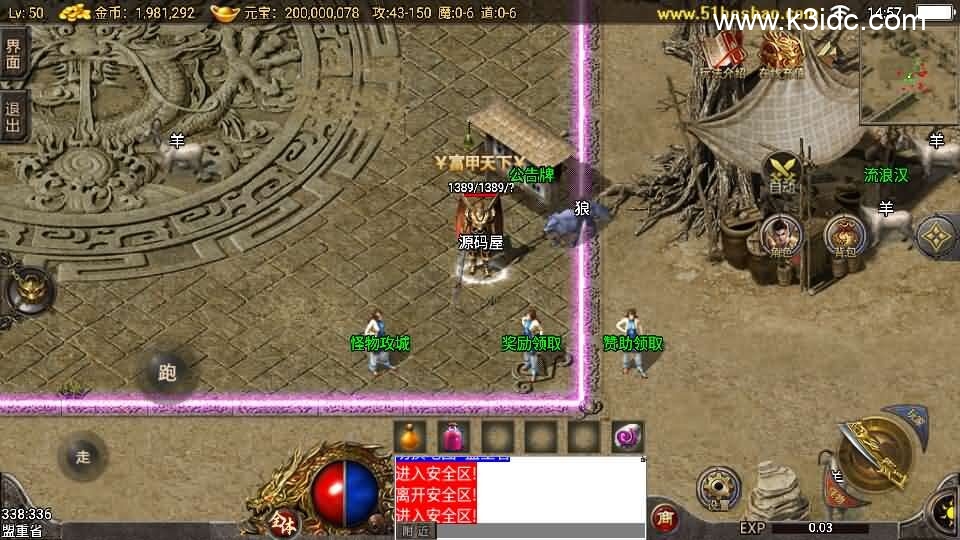Toggle 自动 auto-combat with crossed swords icon
This screenshot has height=540, width=960.
pyautogui.click(x=782, y=171)
